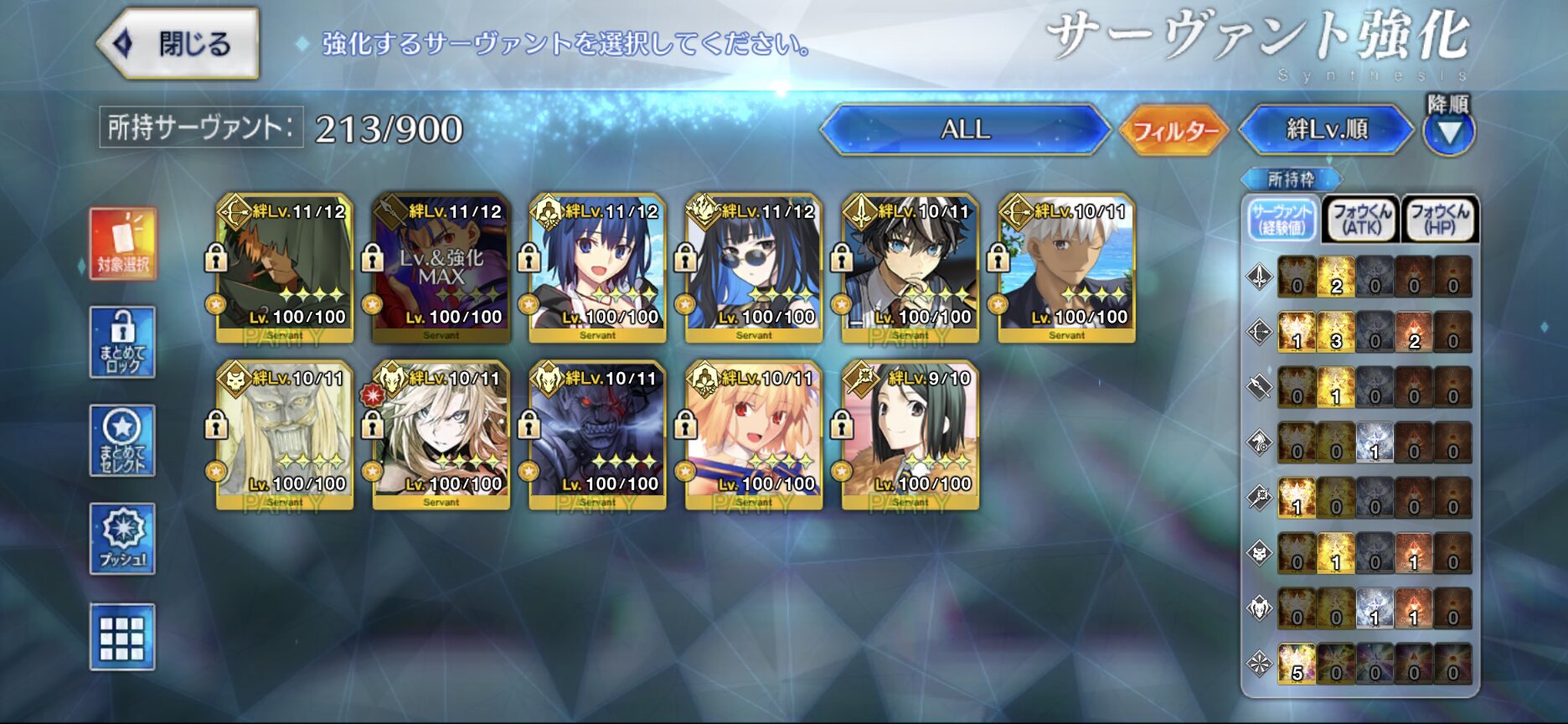Open the ALL class selector
1568x724 pixels.
pyautogui.click(x=965, y=130)
